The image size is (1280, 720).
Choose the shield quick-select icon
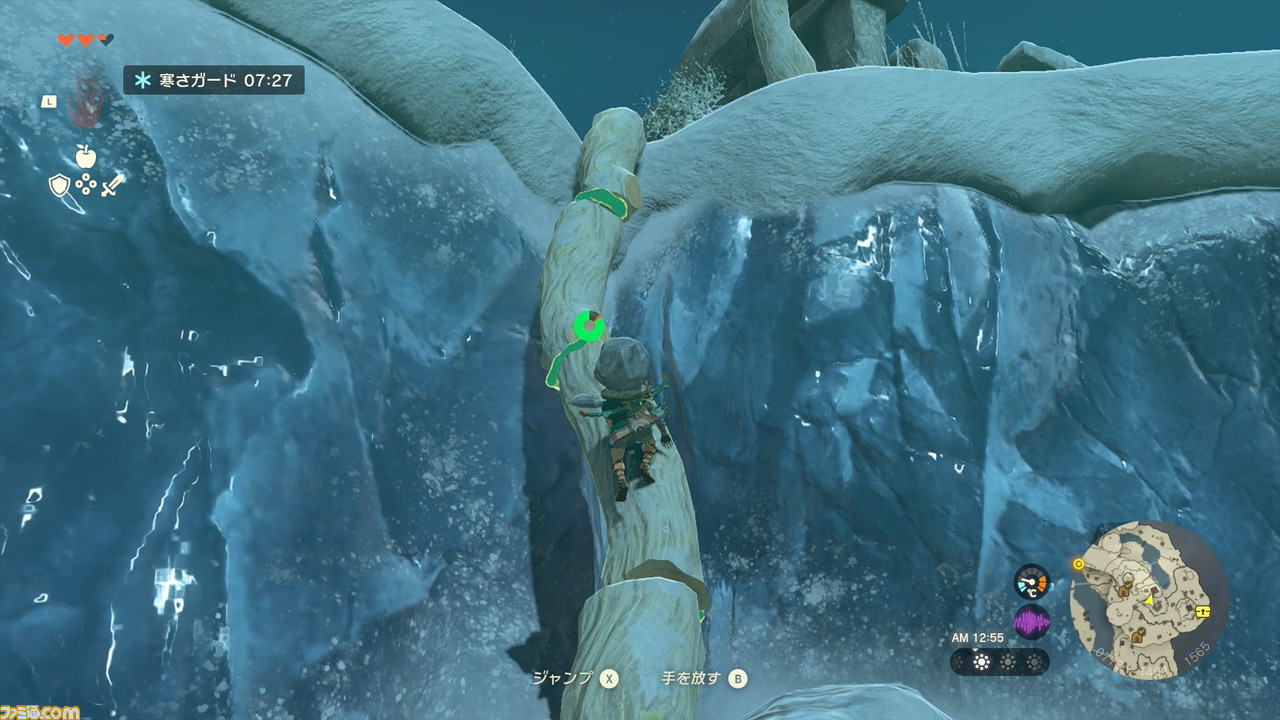(x=59, y=185)
